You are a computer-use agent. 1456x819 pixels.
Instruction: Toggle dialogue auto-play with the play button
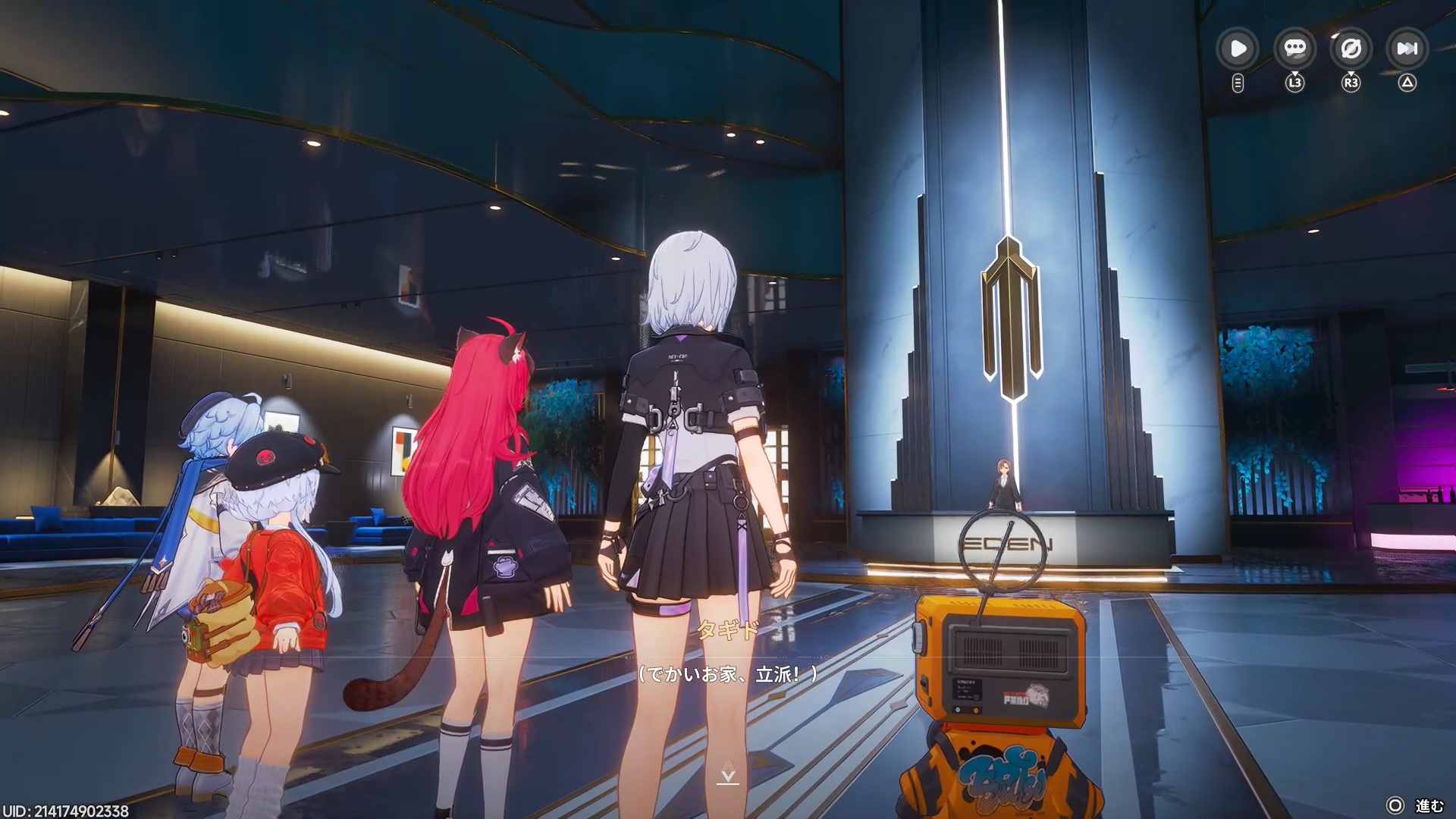[x=1238, y=49]
